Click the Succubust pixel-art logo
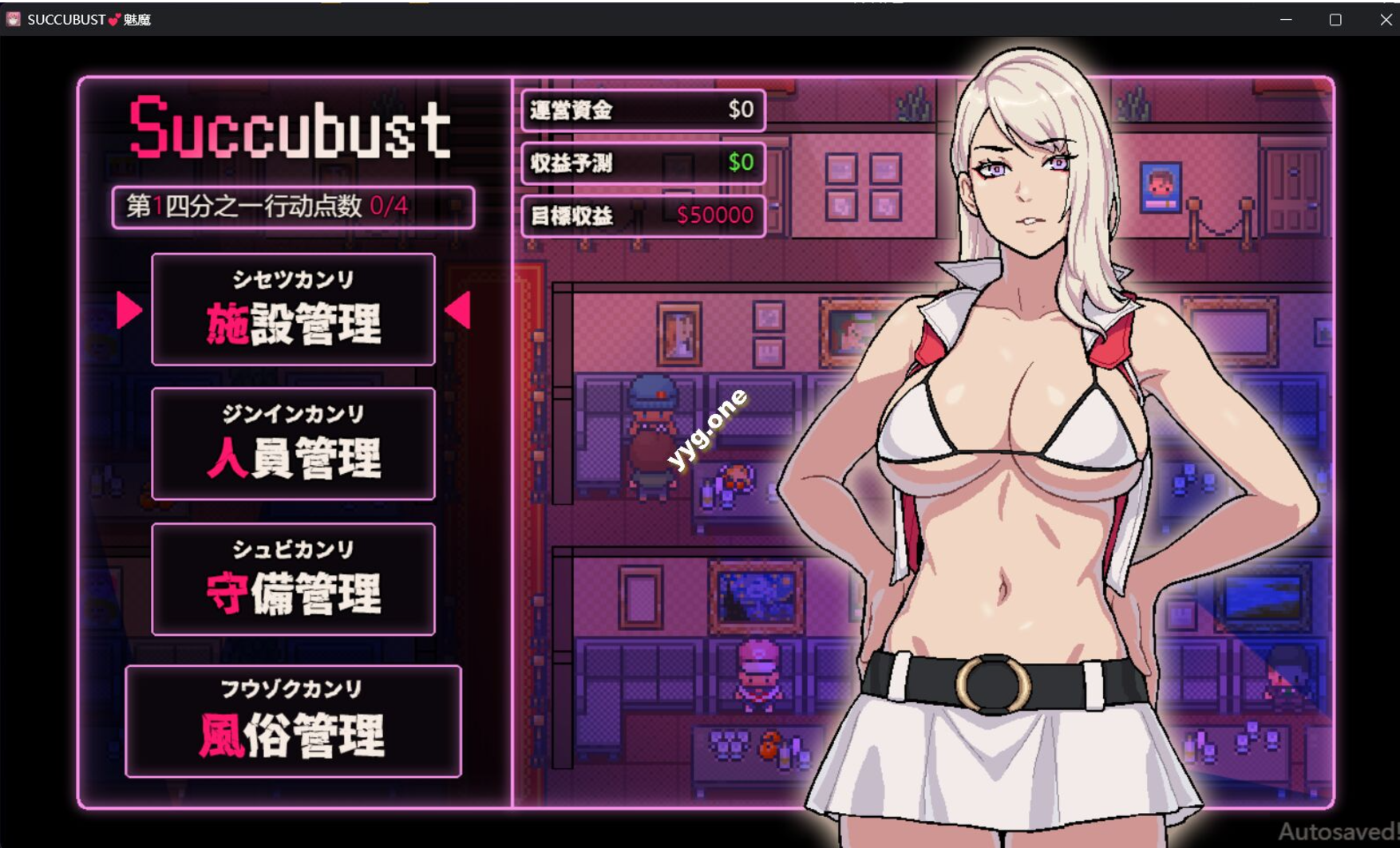The width and height of the screenshot is (1400, 848). point(291,128)
